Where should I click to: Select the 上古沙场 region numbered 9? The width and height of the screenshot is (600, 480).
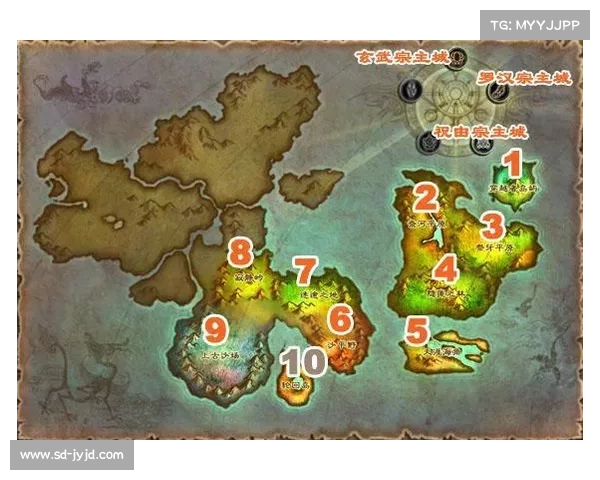click(x=218, y=345)
